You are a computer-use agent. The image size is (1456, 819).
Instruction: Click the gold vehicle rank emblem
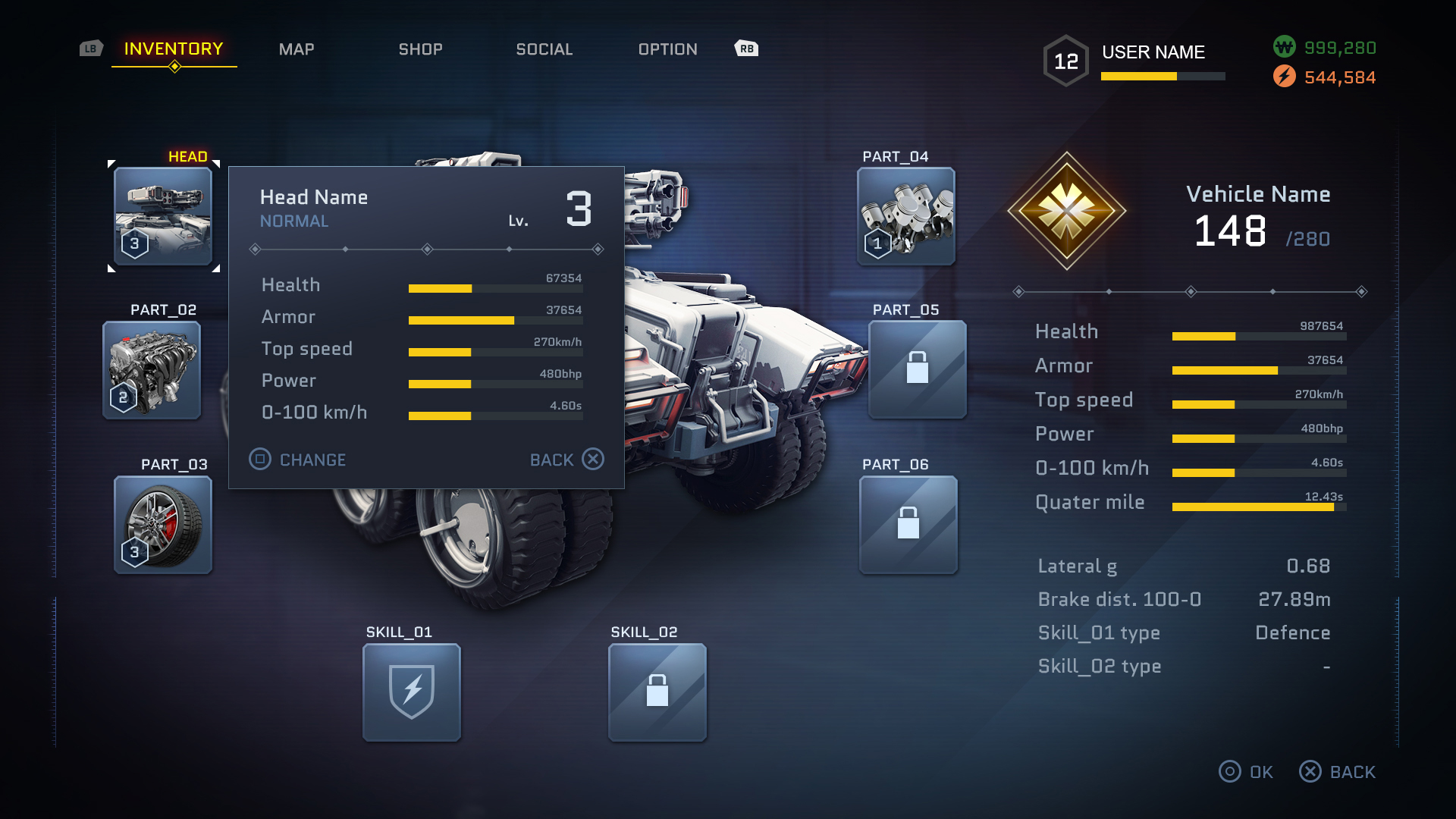[x=1067, y=211]
